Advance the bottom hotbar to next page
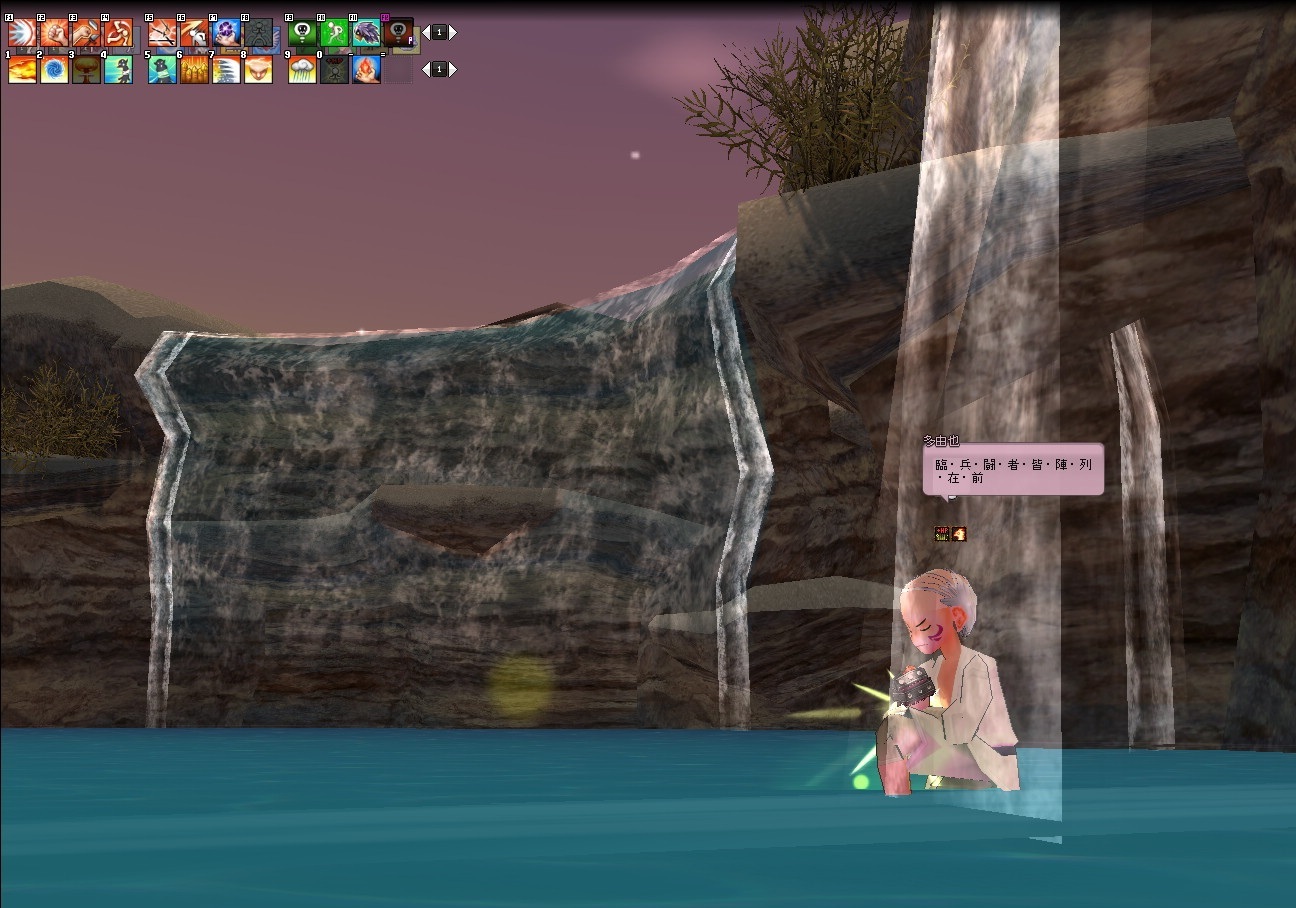This screenshot has height=908, width=1296. (453, 69)
